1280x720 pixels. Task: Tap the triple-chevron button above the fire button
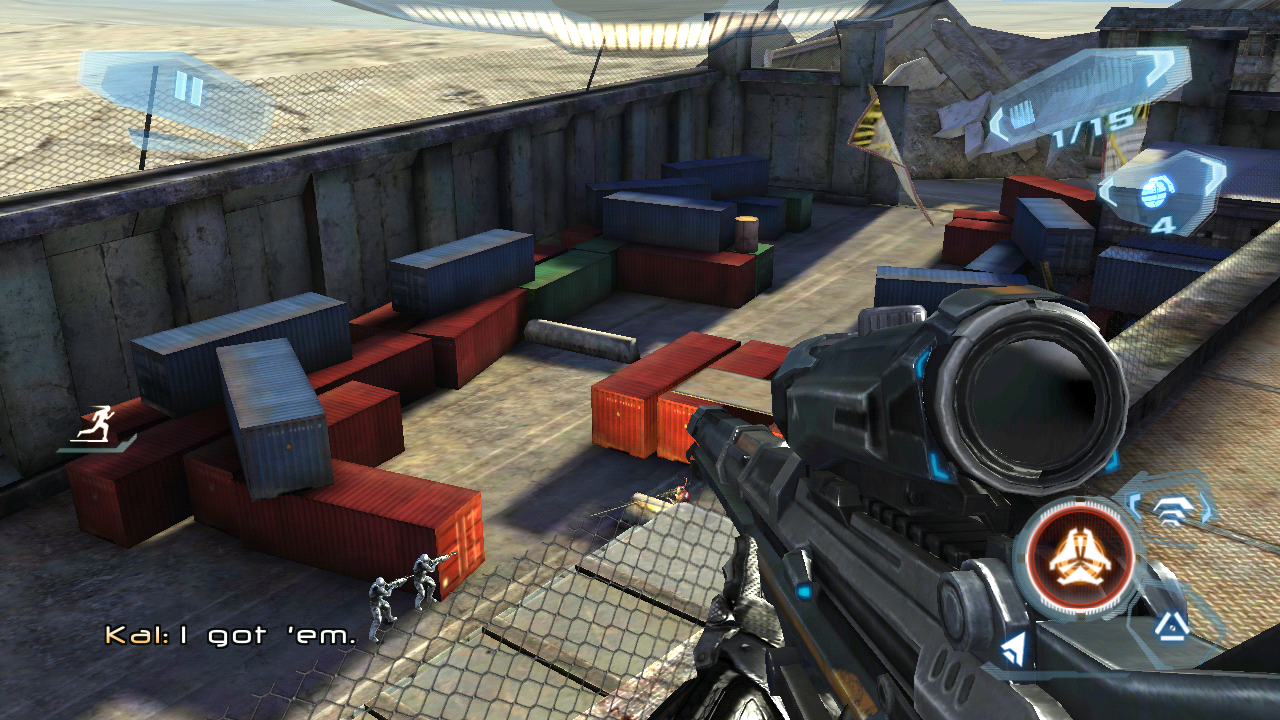(1170, 509)
